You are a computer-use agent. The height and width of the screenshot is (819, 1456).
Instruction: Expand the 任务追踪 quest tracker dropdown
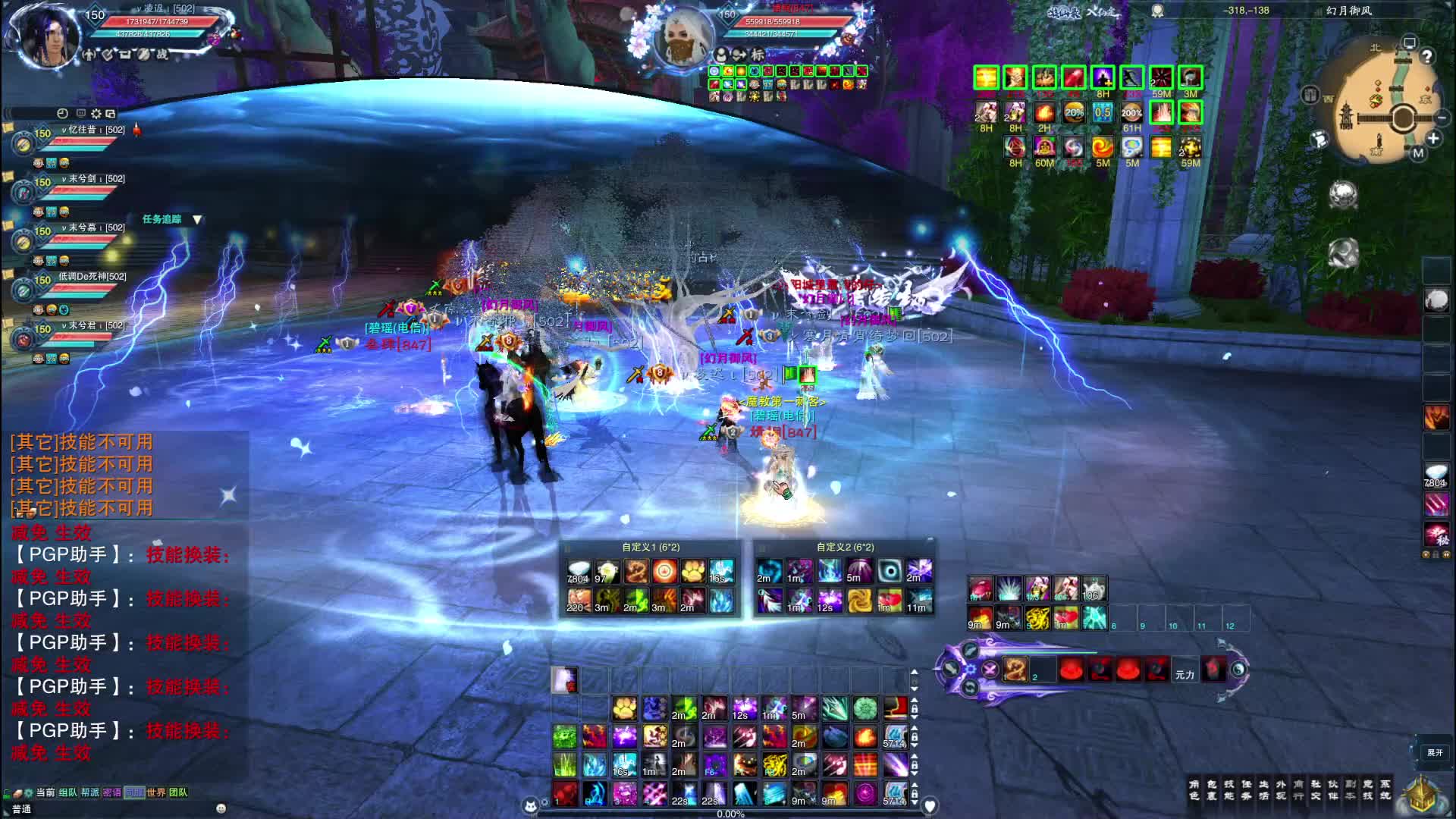(197, 219)
